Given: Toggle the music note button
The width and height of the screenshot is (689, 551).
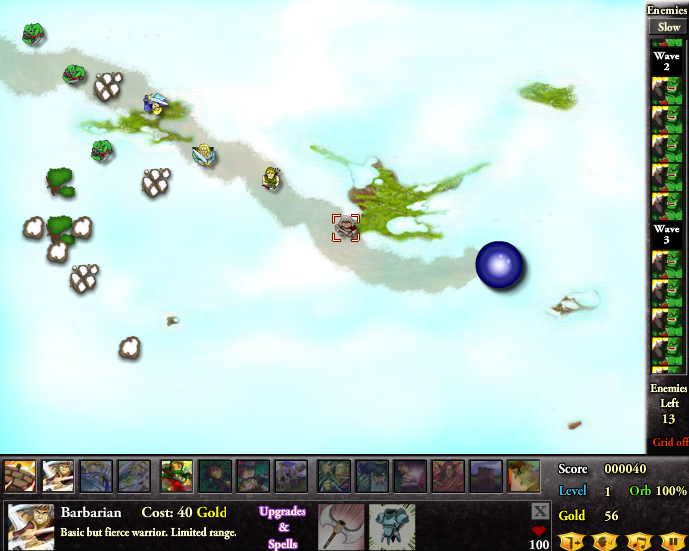Looking at the screenshot, I should 638,542.
